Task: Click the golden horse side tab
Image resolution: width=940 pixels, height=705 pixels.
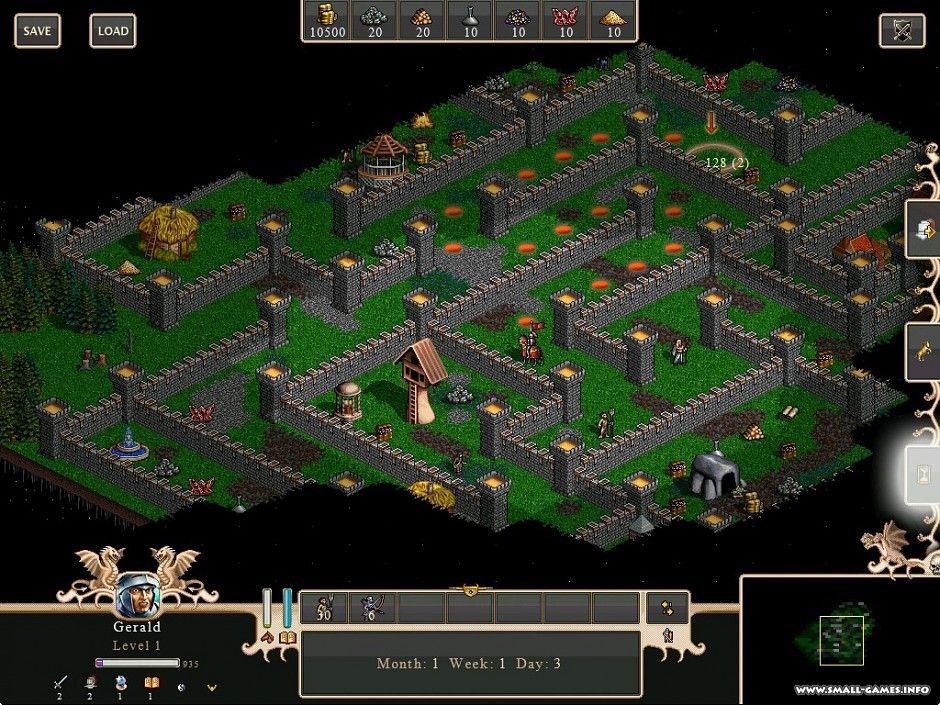Action: [x=924, y=349]
